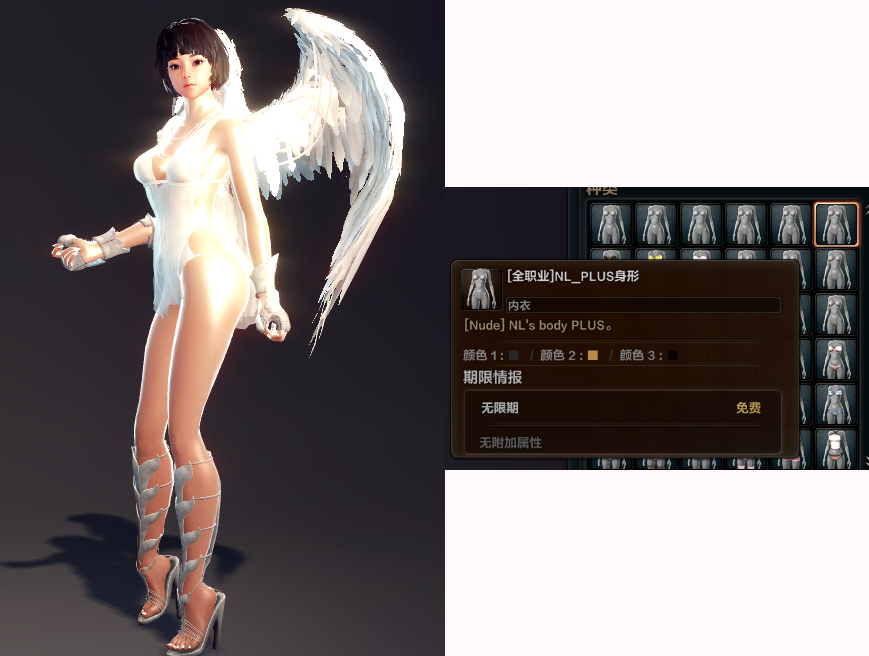This screenshot has width=869, height=656.
Task: Select the white top with red bottoms thumbnail
Action: [836, 448]
